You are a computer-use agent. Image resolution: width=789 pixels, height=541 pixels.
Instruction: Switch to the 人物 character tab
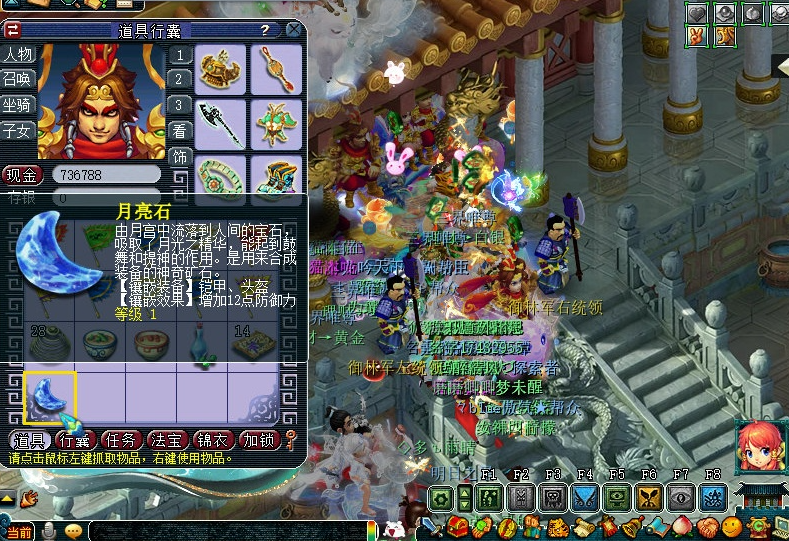(x=17, y=54)
